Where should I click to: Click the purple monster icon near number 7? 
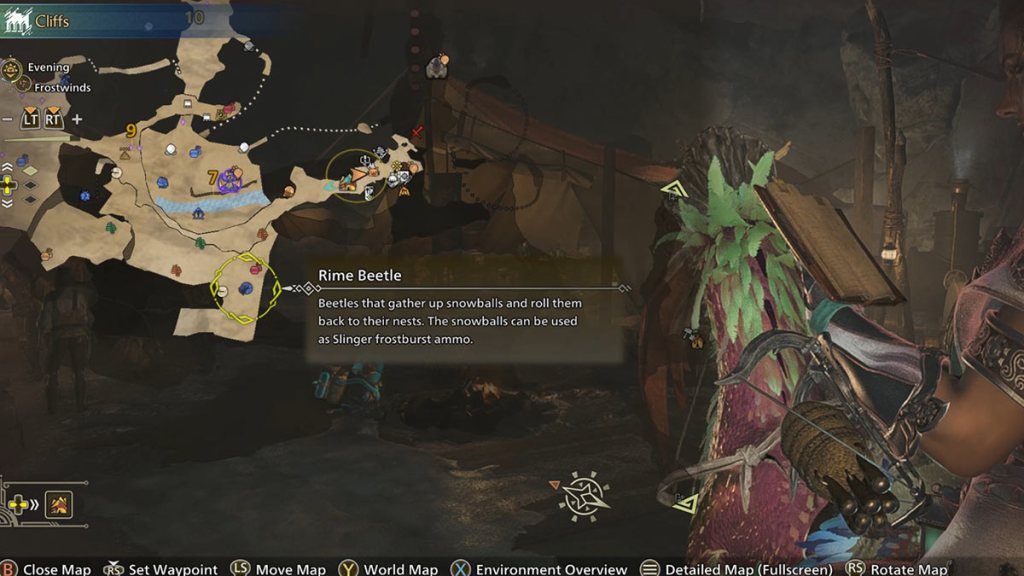(x=230, y=181)
